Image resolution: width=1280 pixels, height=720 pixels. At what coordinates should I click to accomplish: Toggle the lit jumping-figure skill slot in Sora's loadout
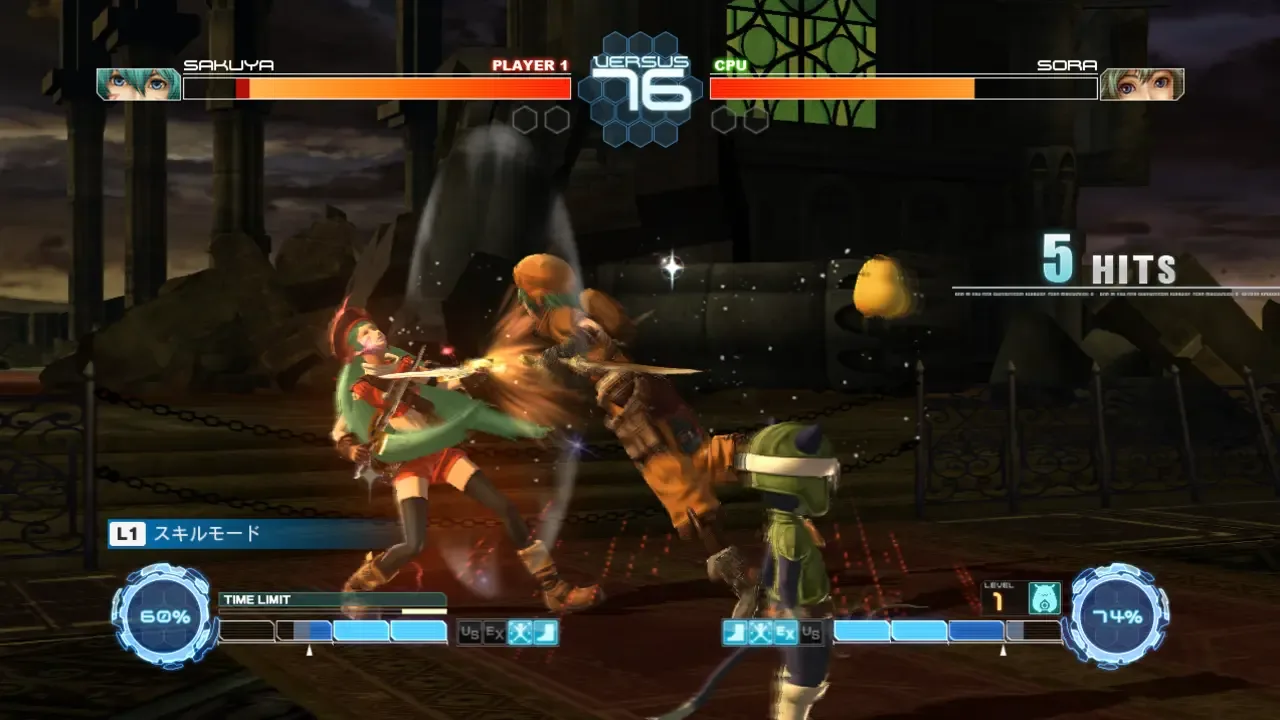[x=760, y=632]
